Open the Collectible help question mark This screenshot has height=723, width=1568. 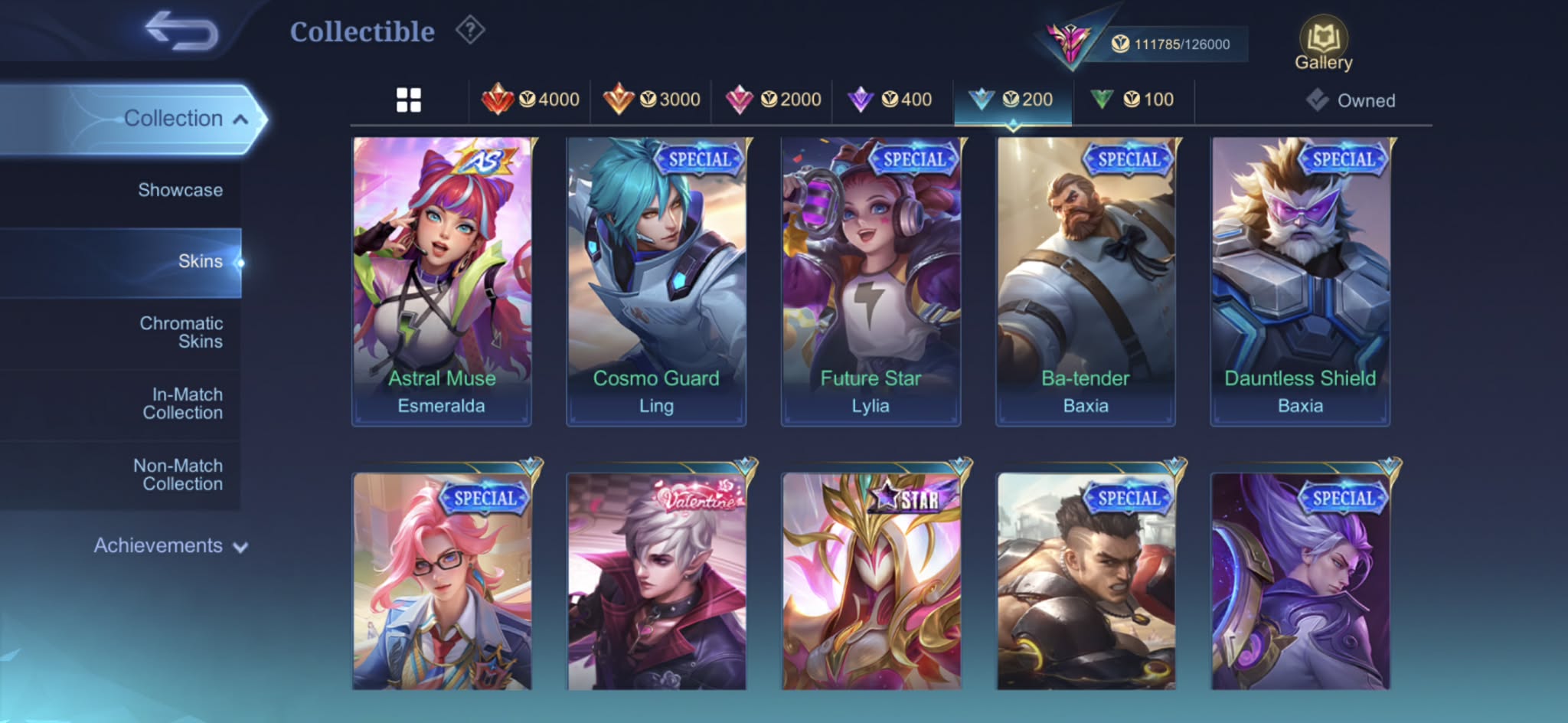pyautogui.click(x=470, y=31)
